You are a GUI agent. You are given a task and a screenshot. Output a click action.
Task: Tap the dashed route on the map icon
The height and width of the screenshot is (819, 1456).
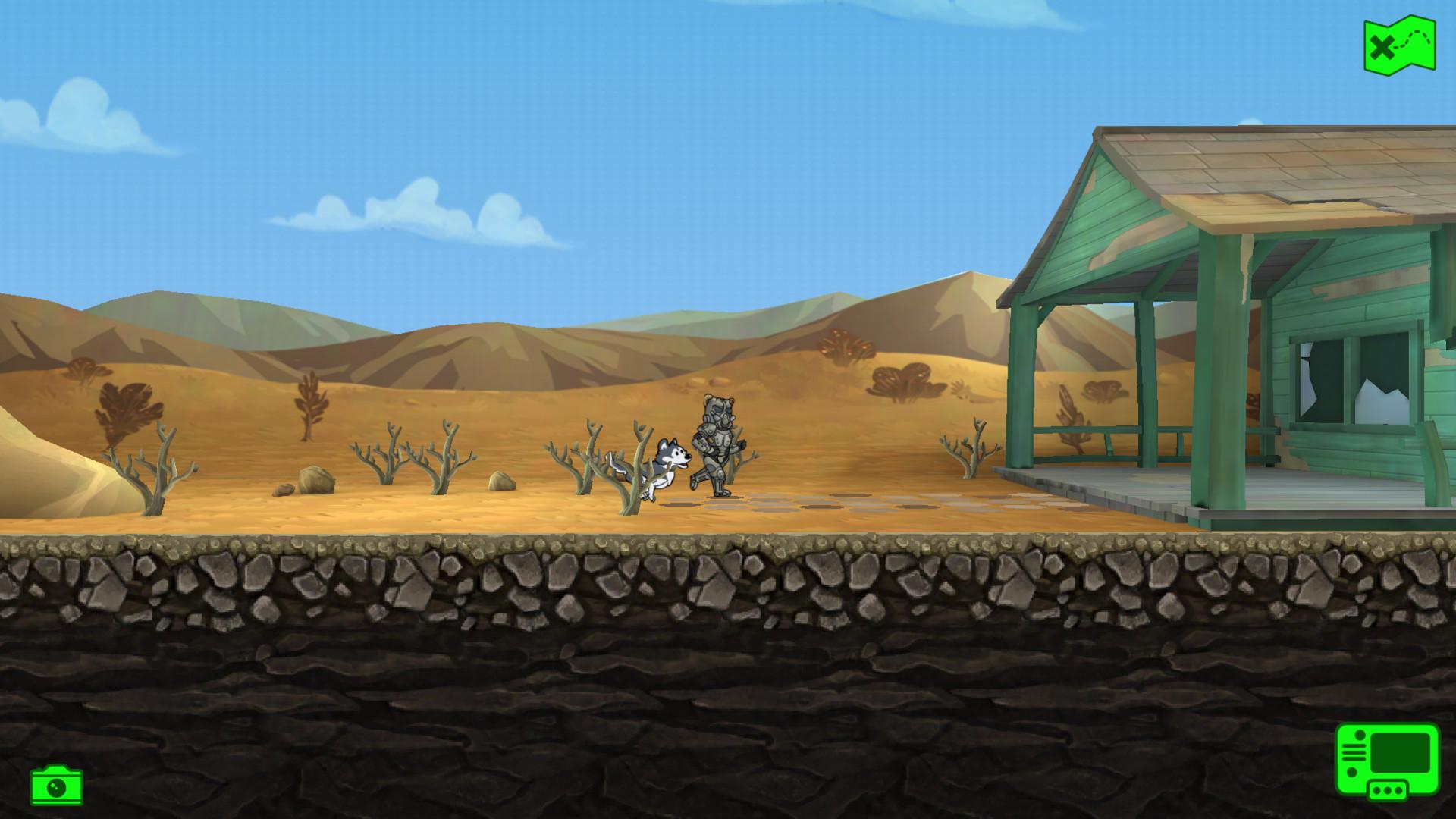[x=1412, y=38]
